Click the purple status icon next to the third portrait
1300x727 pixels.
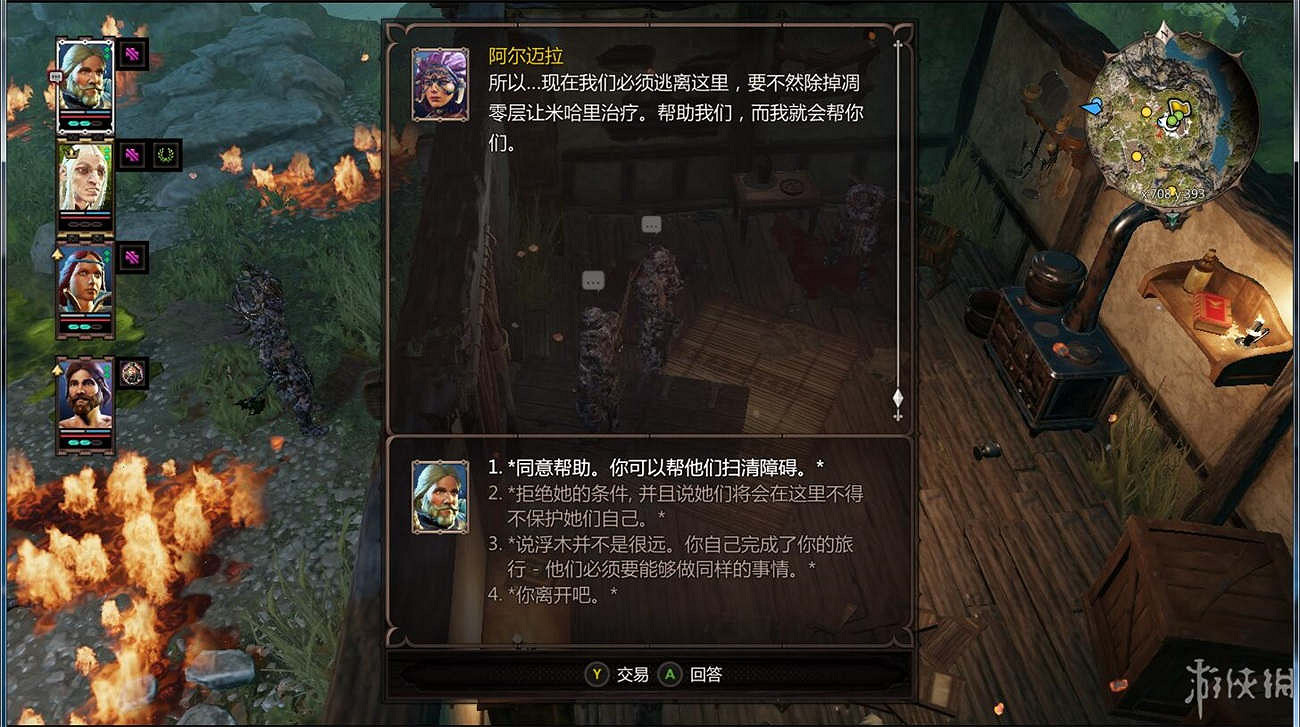[131, 256]
